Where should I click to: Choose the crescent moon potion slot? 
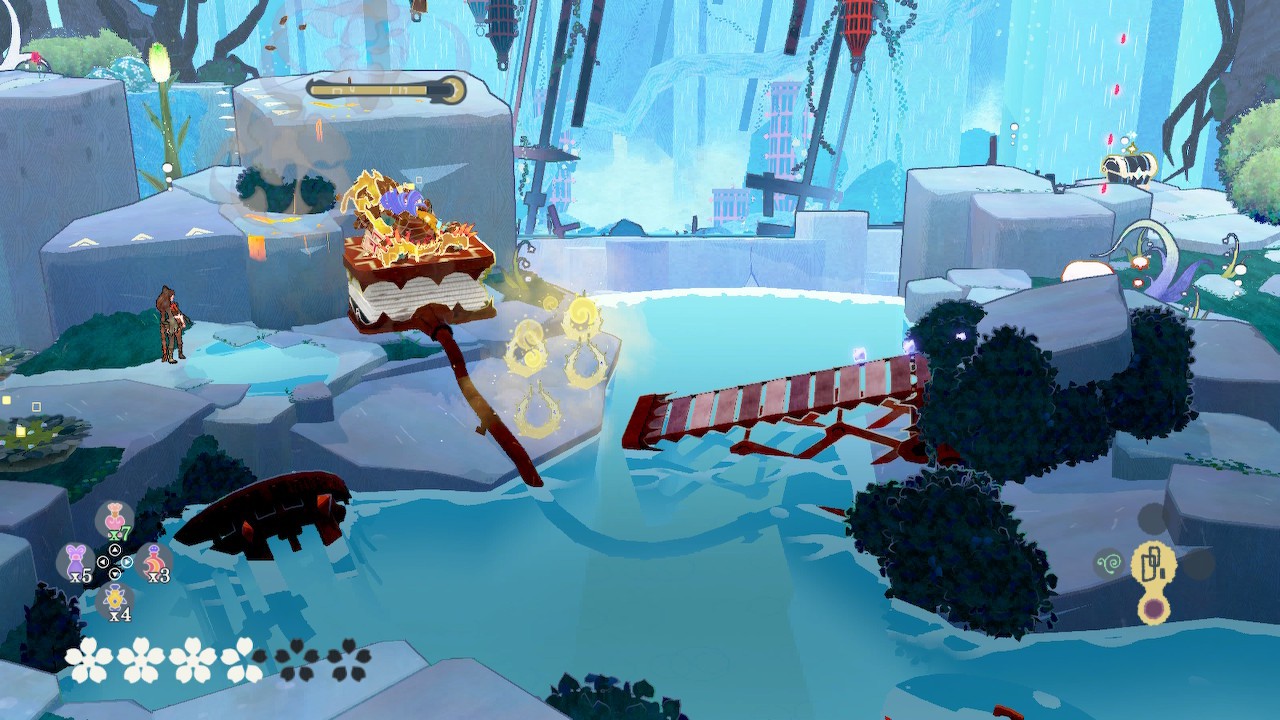(153, 561)
